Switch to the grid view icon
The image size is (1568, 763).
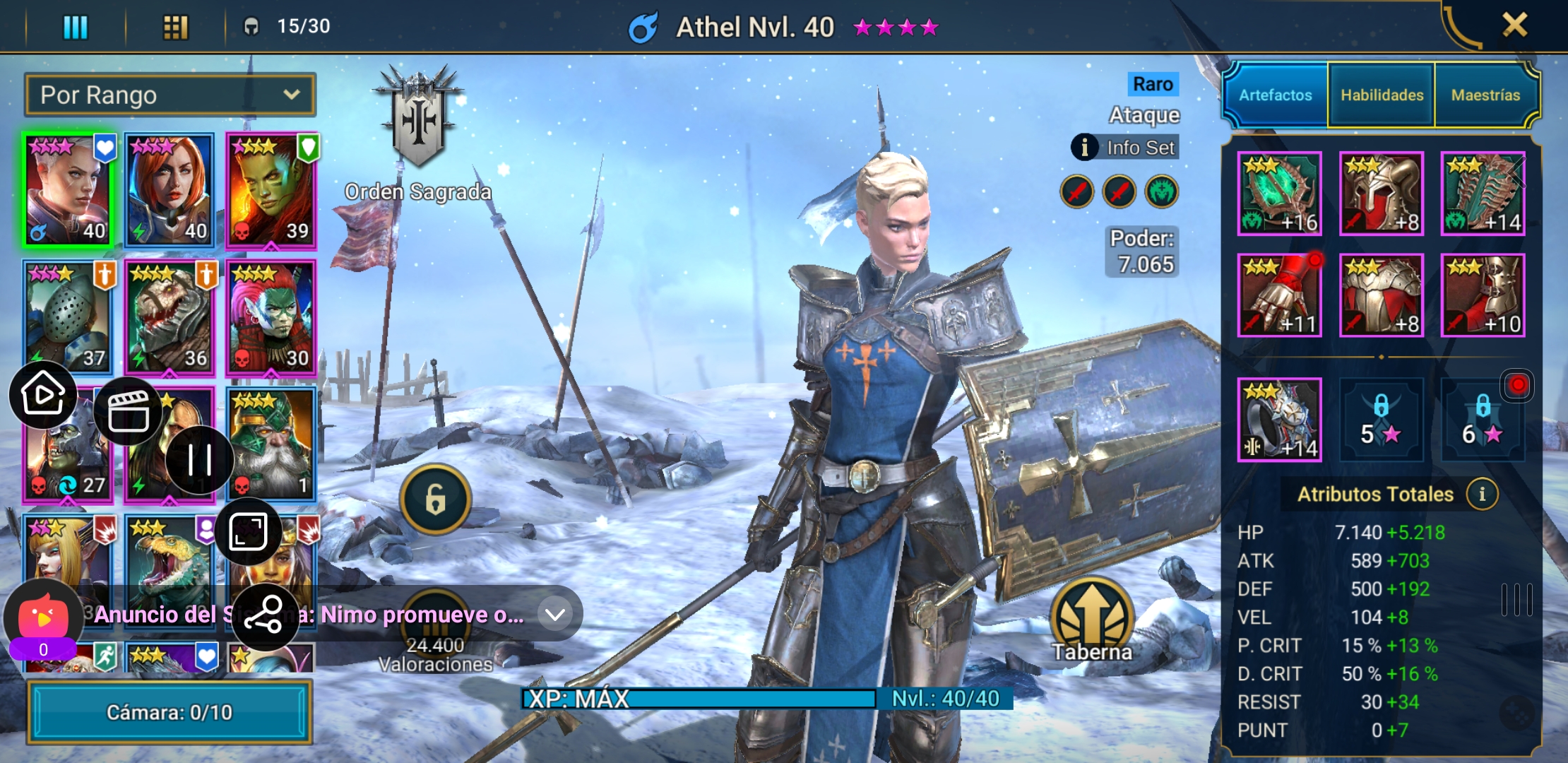(175, 28)
